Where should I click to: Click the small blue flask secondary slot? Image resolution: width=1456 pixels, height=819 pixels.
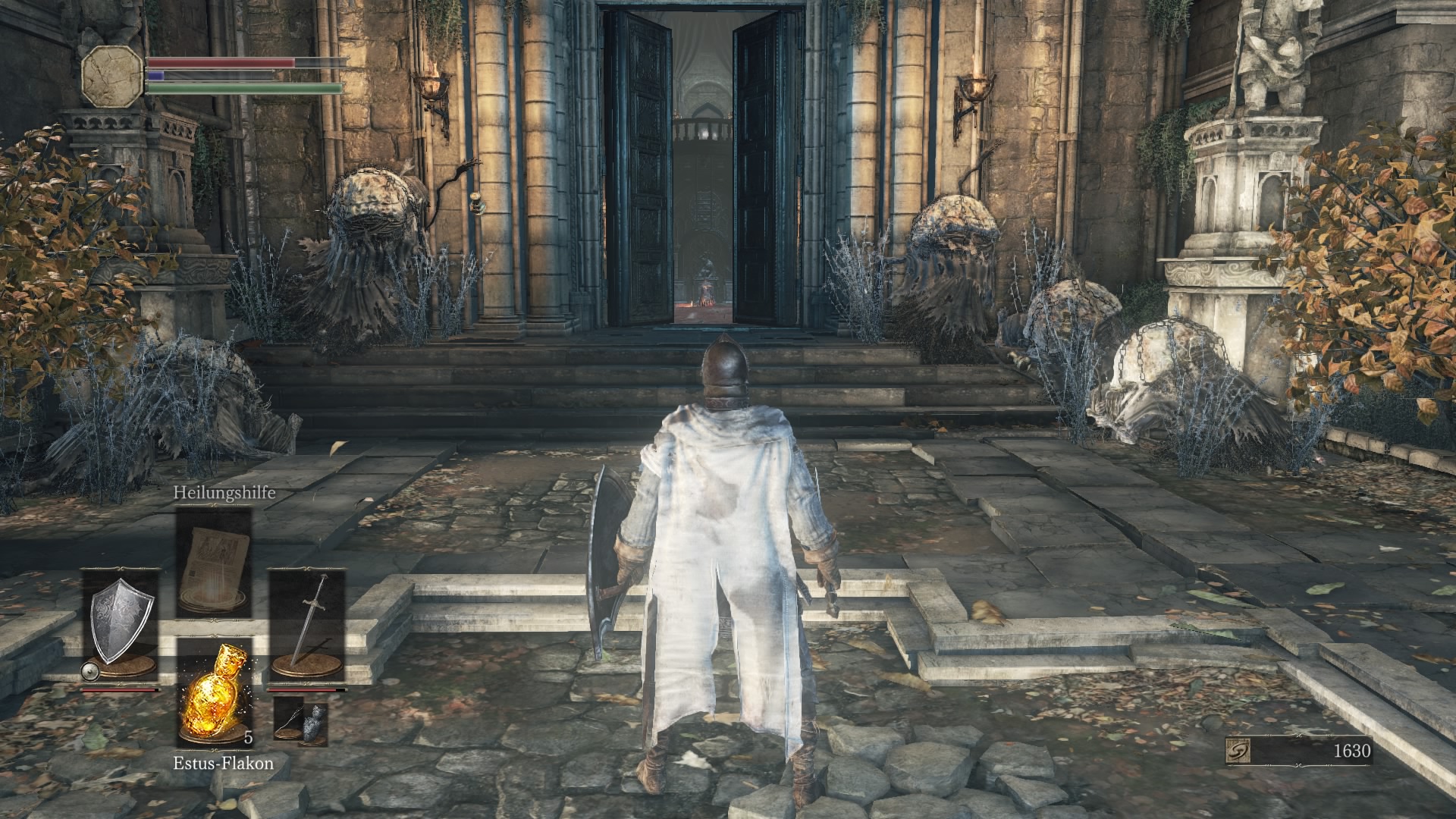(x=300, y=722)
